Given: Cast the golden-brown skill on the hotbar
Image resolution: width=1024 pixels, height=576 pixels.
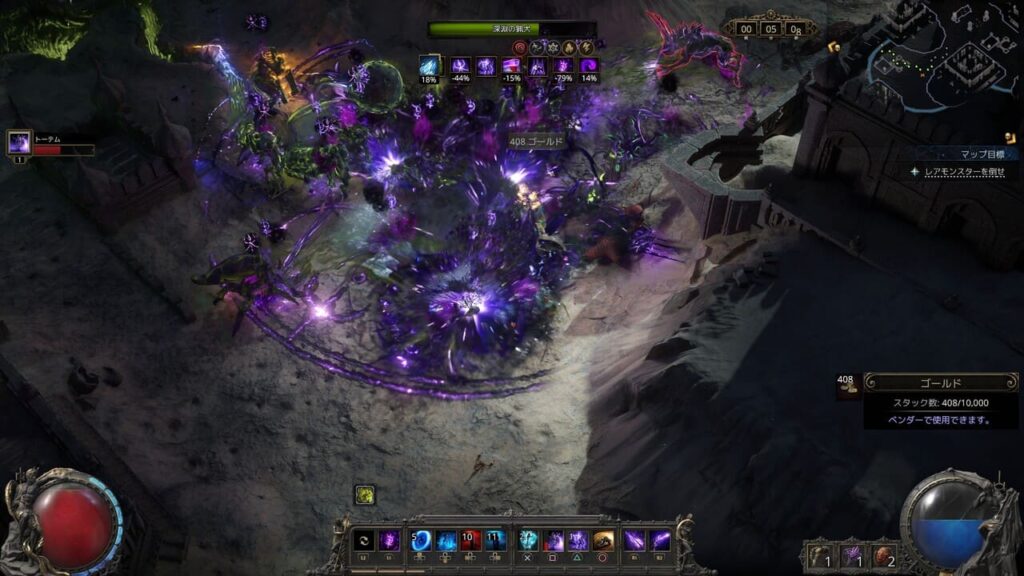Looking at the screenshot, I should point(603,540).
